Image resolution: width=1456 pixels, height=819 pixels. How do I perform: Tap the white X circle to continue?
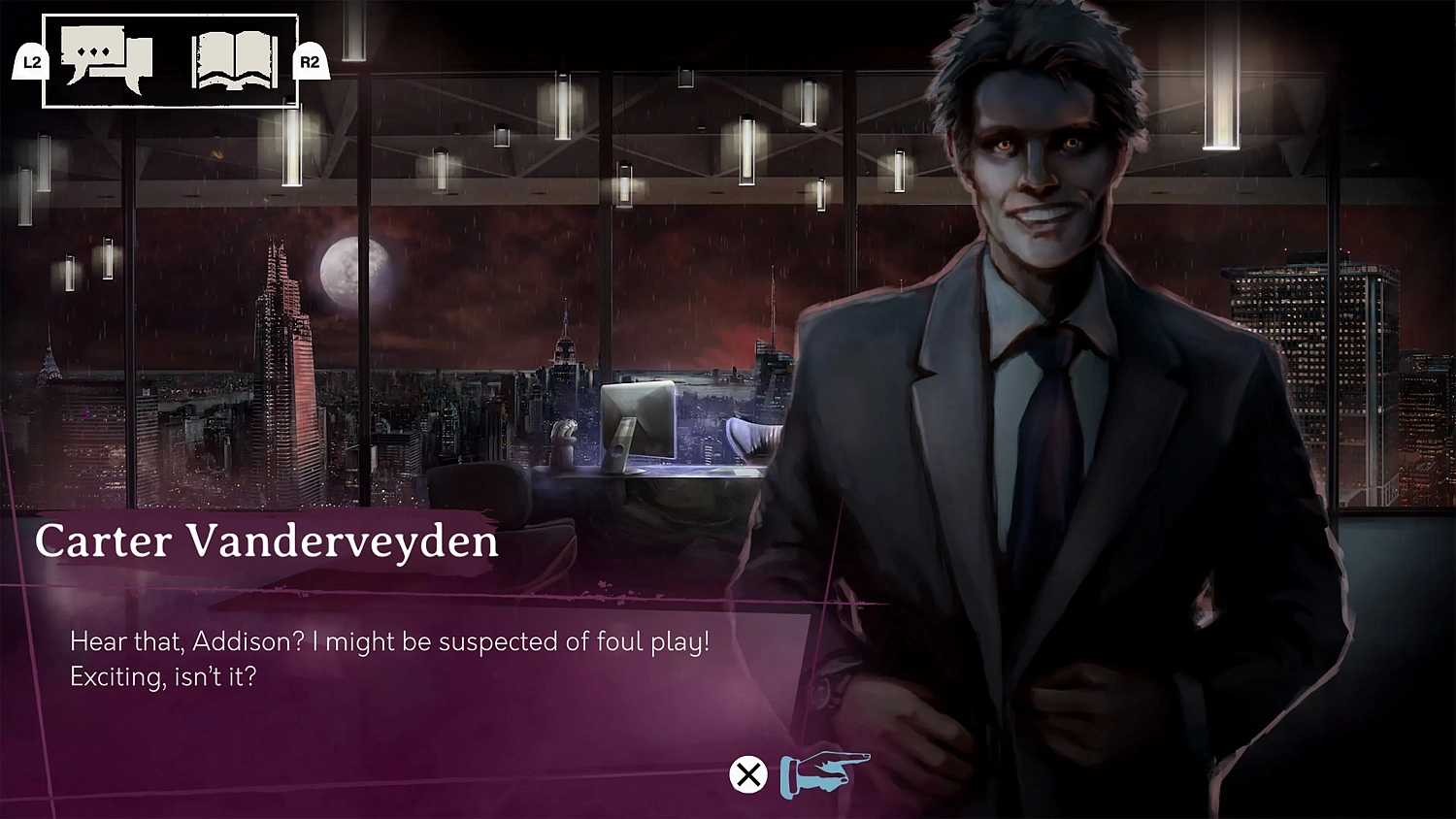(746, 774)
